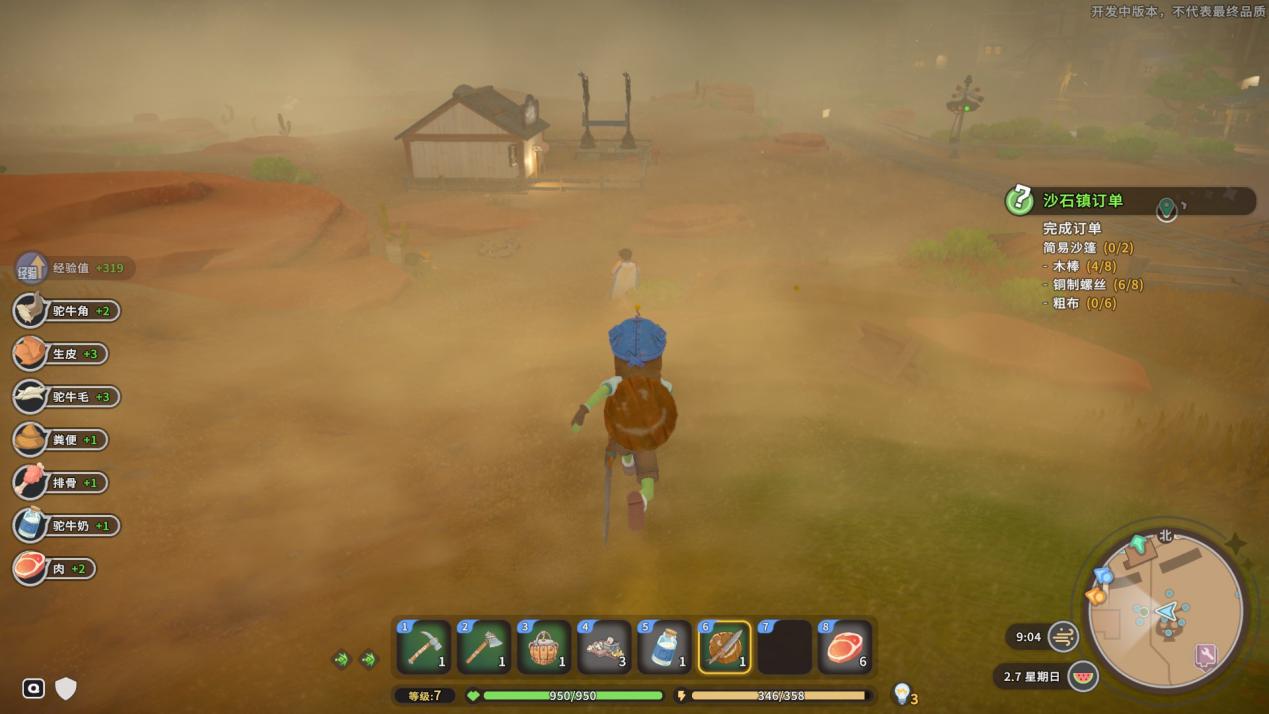The height and width of the screenshot is (714, 1269).
Task: Open the camera icon at bottom left
Action: 33,688
